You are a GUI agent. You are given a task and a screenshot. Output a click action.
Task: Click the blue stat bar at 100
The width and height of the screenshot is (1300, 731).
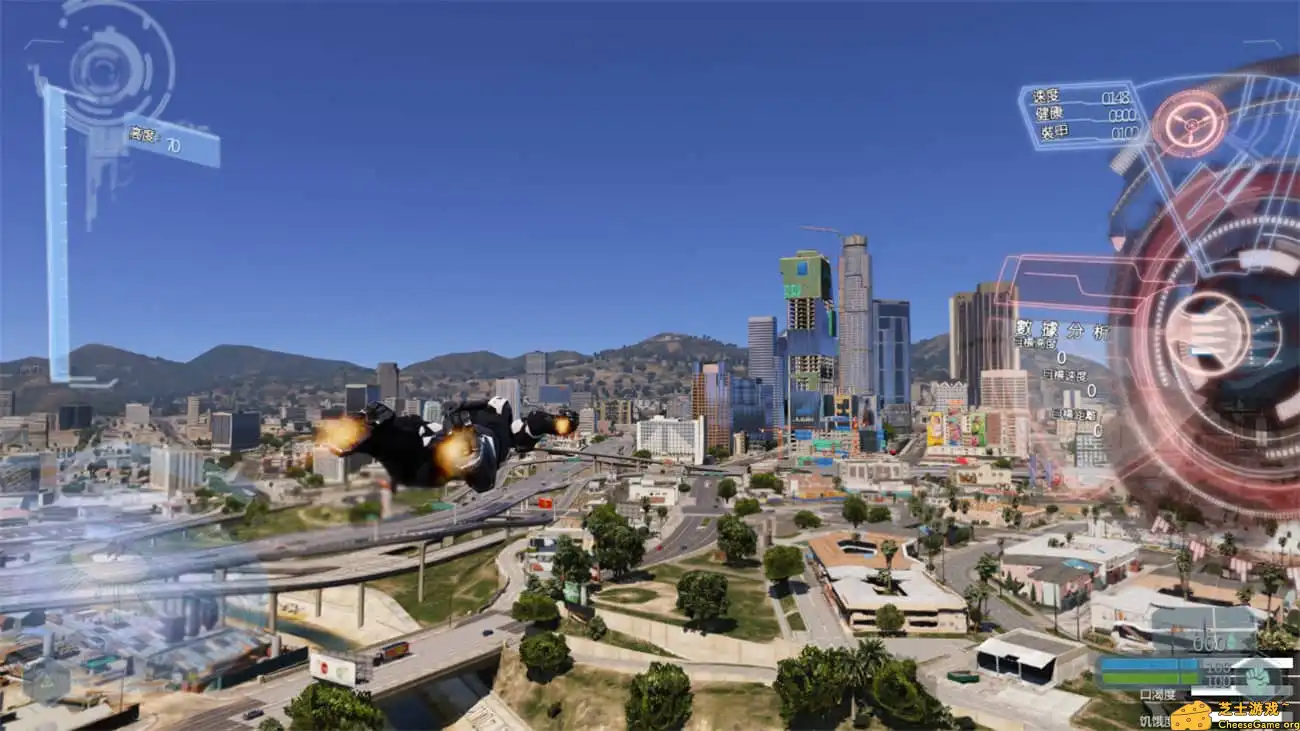coord(1148,664)
